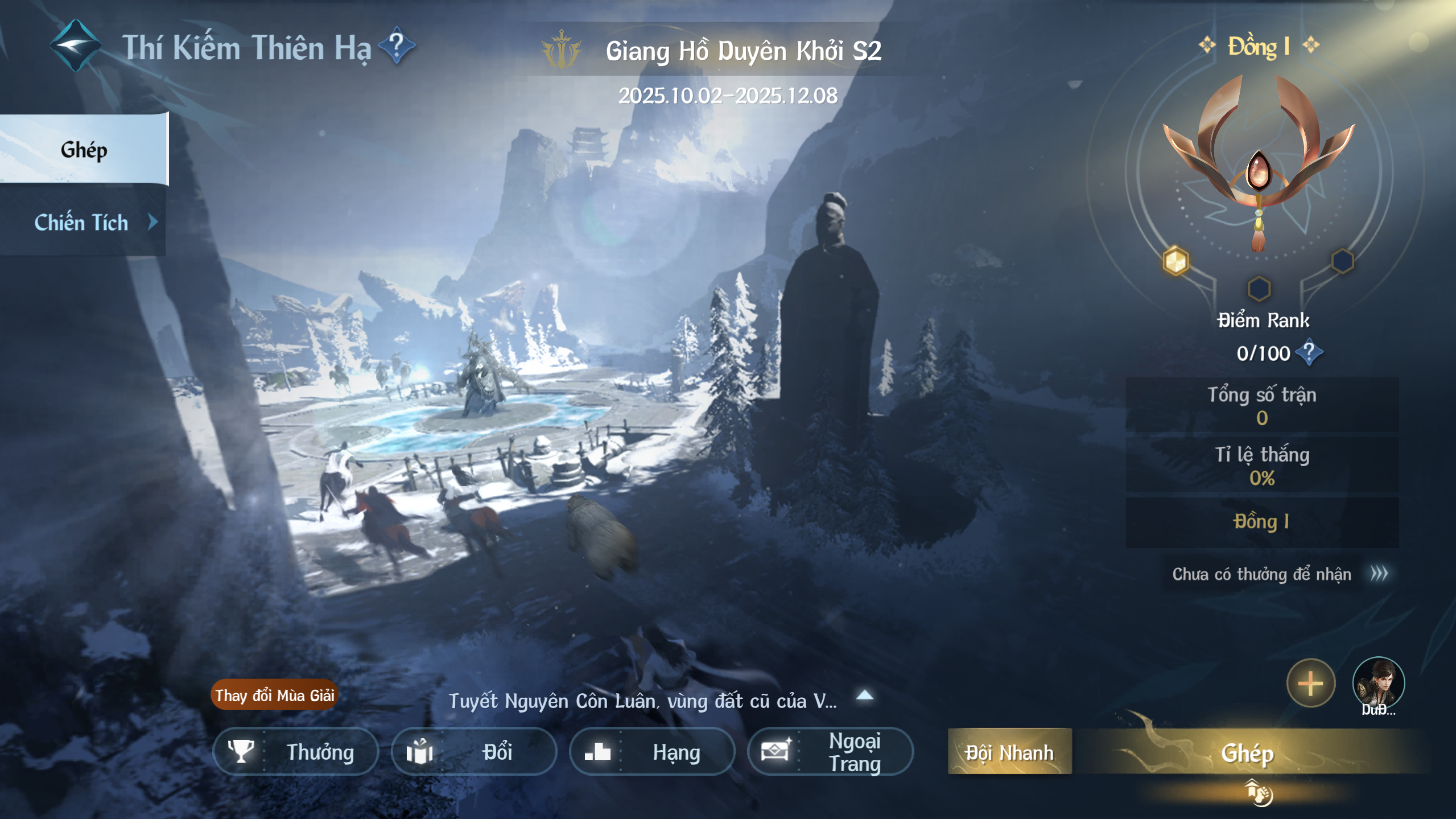
Task: Add a teammate with the plus button
Action: pos(1310,683)
